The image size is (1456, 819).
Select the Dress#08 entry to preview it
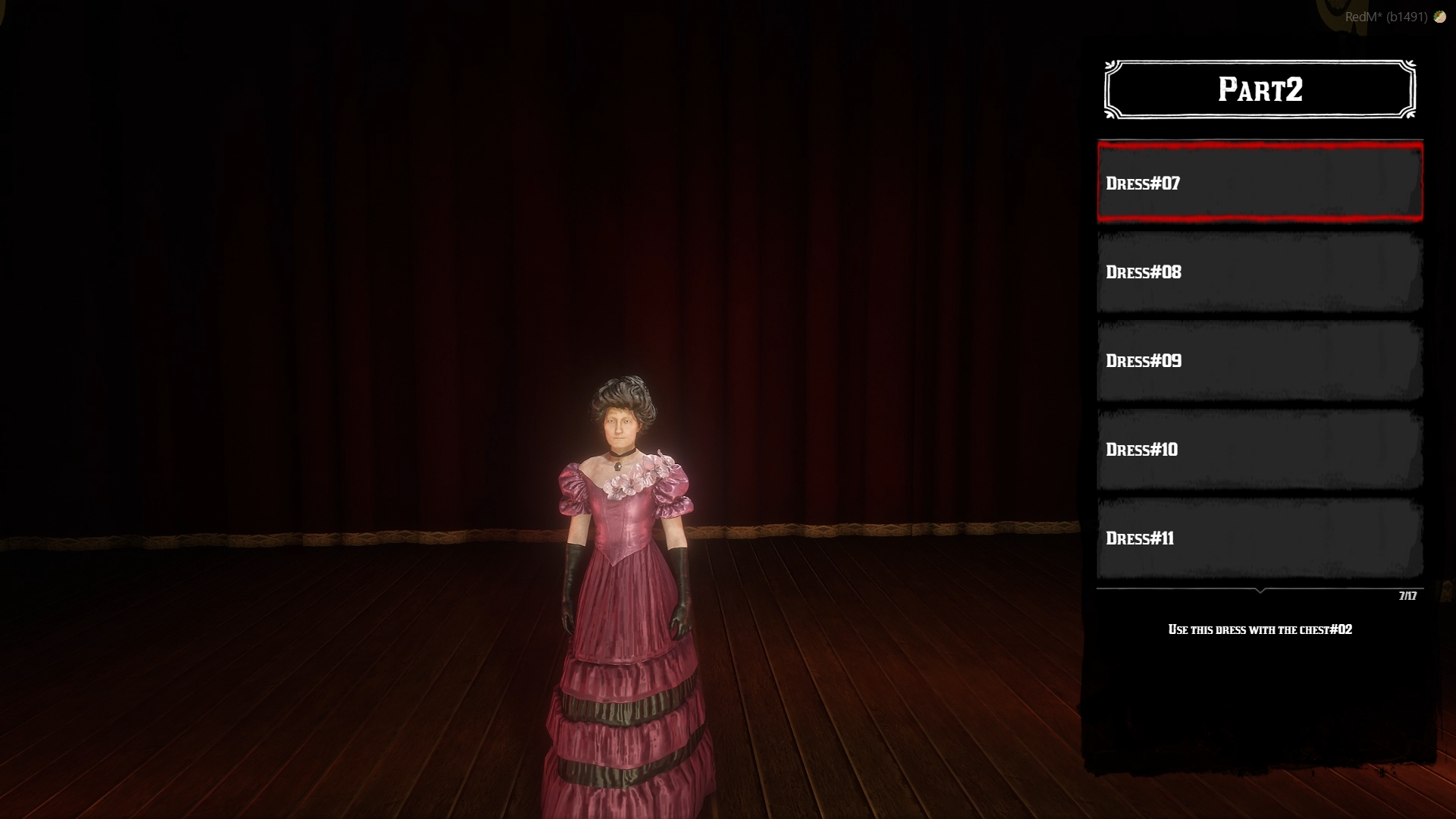[x=1259, y=272]
